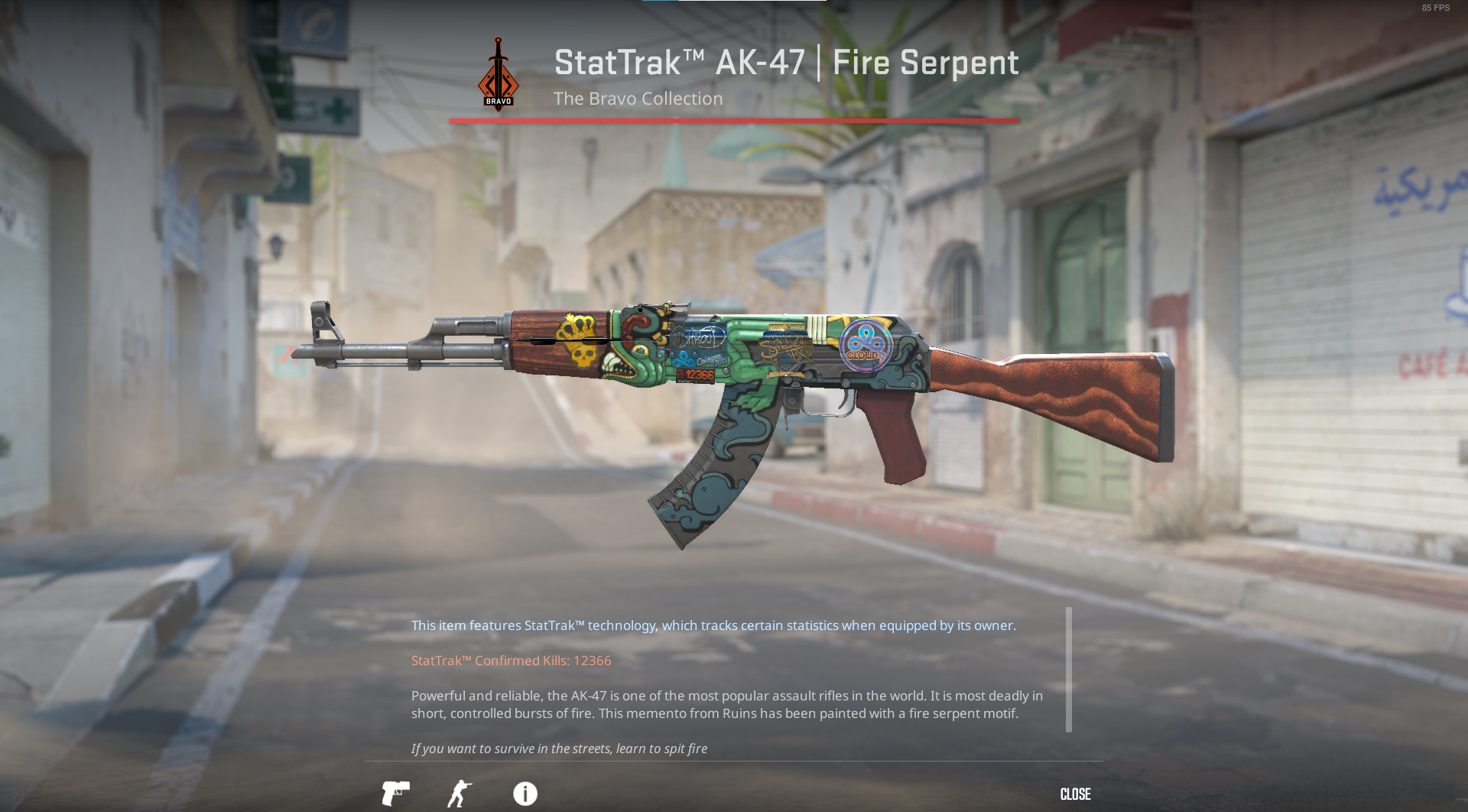1468x812 pixels.
Task: Click the description panel scrollbar
Action: pos(1068,670)
